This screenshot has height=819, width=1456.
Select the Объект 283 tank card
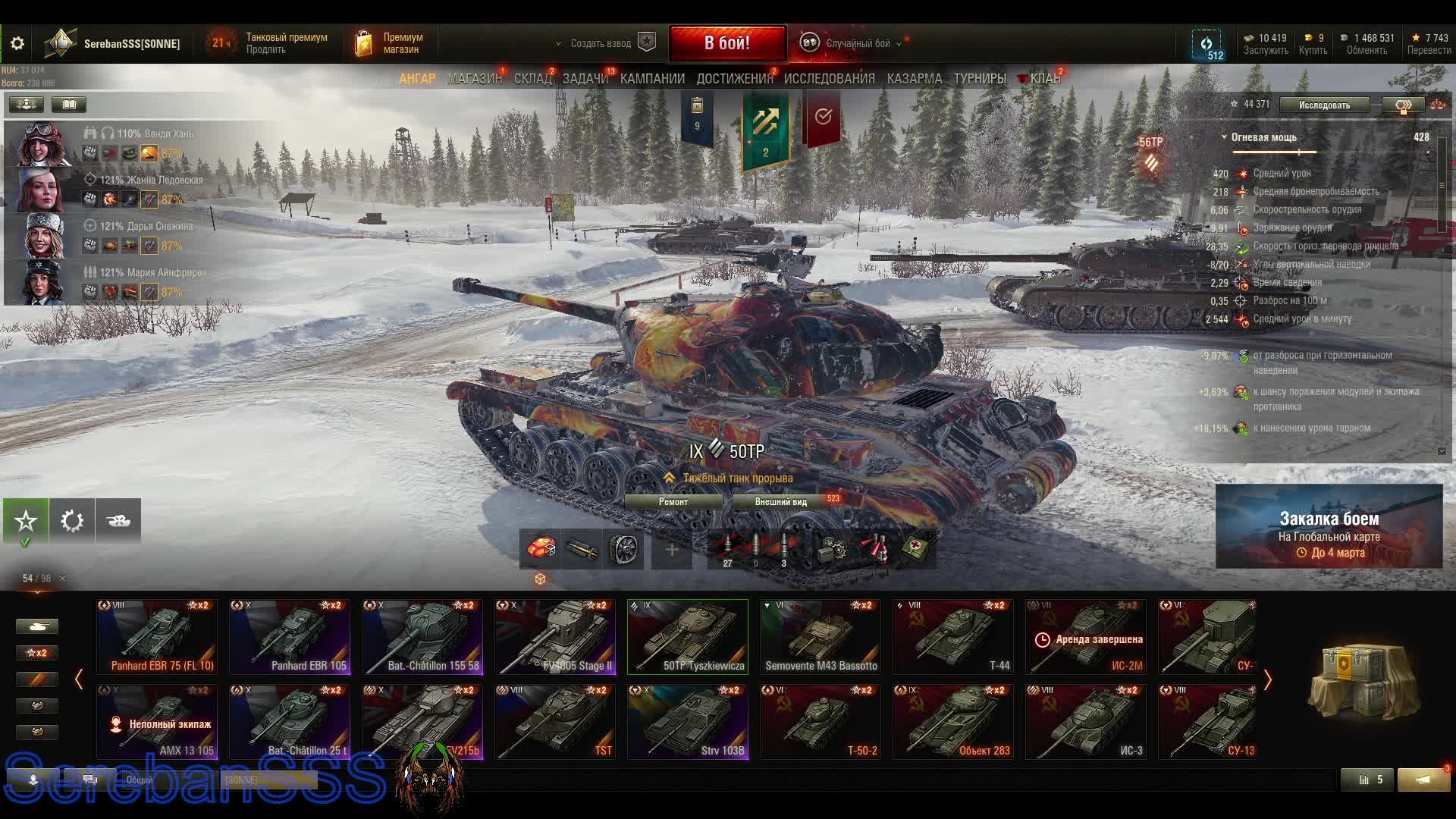tap(953, 722)
